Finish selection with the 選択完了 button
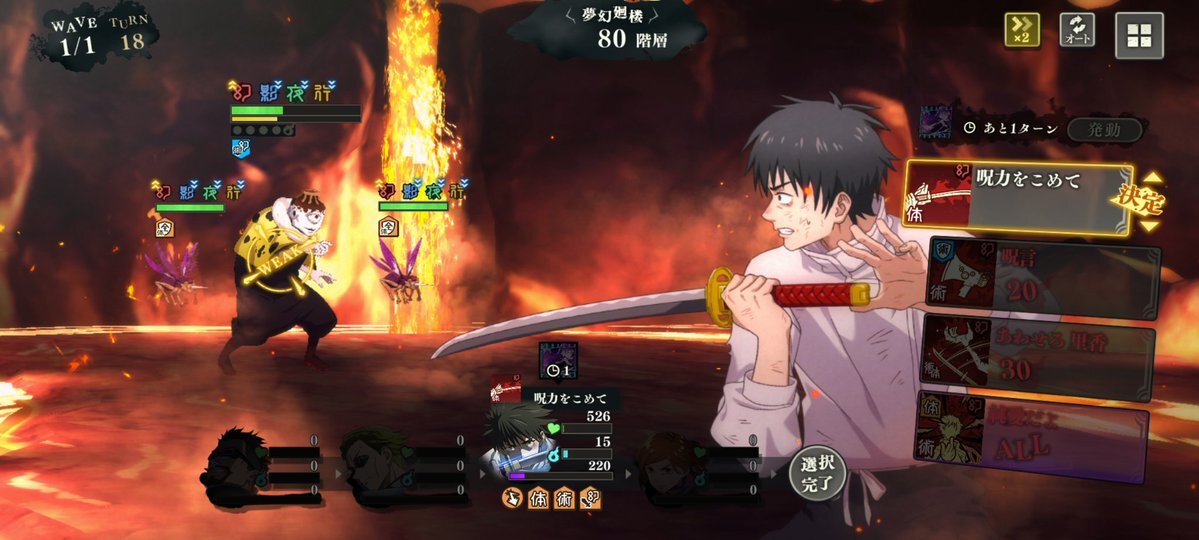1199x540 pixels. click(x=818, y=475)
